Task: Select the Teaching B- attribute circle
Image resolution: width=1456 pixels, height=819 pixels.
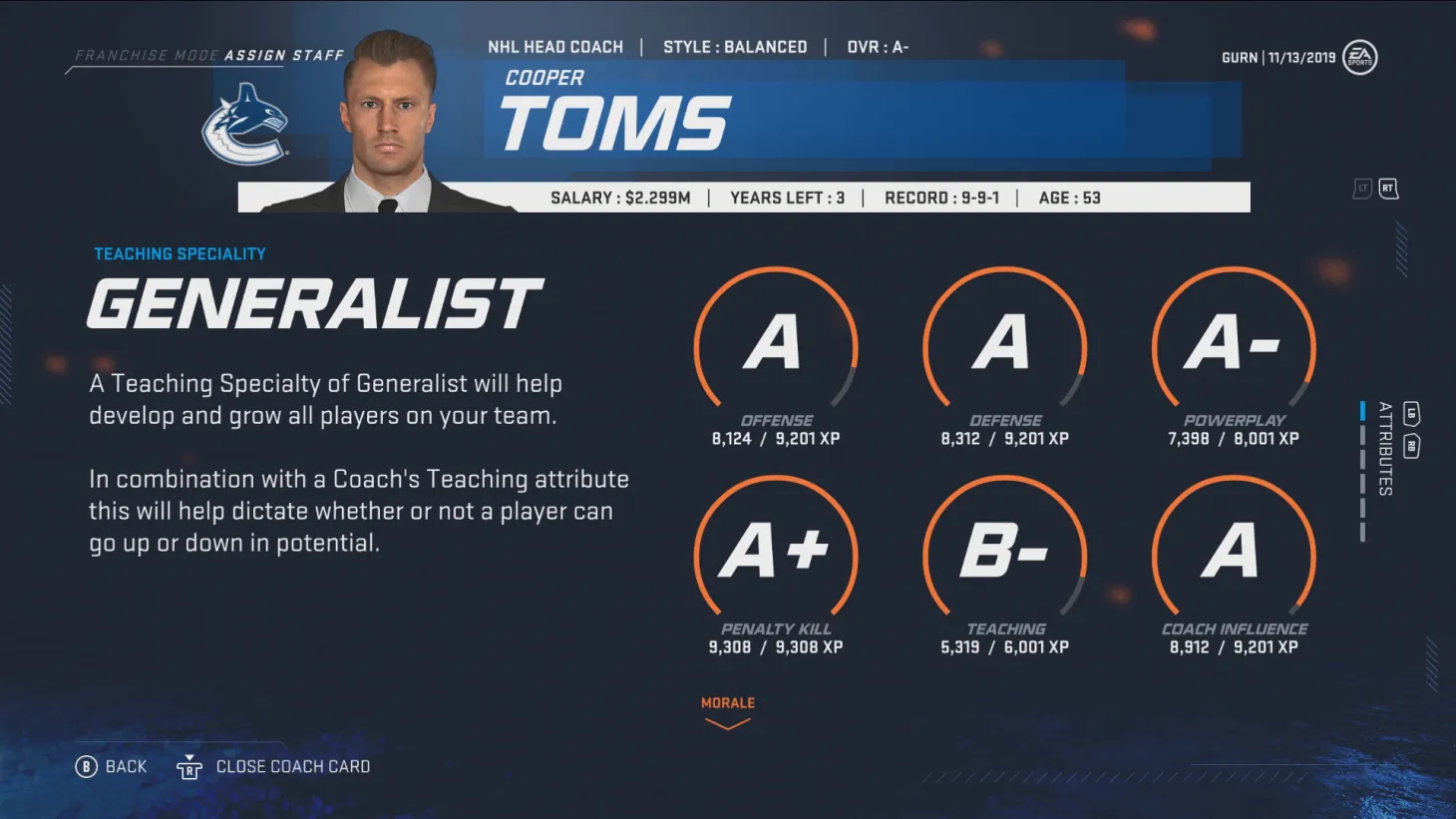Action: (1004, 552)
